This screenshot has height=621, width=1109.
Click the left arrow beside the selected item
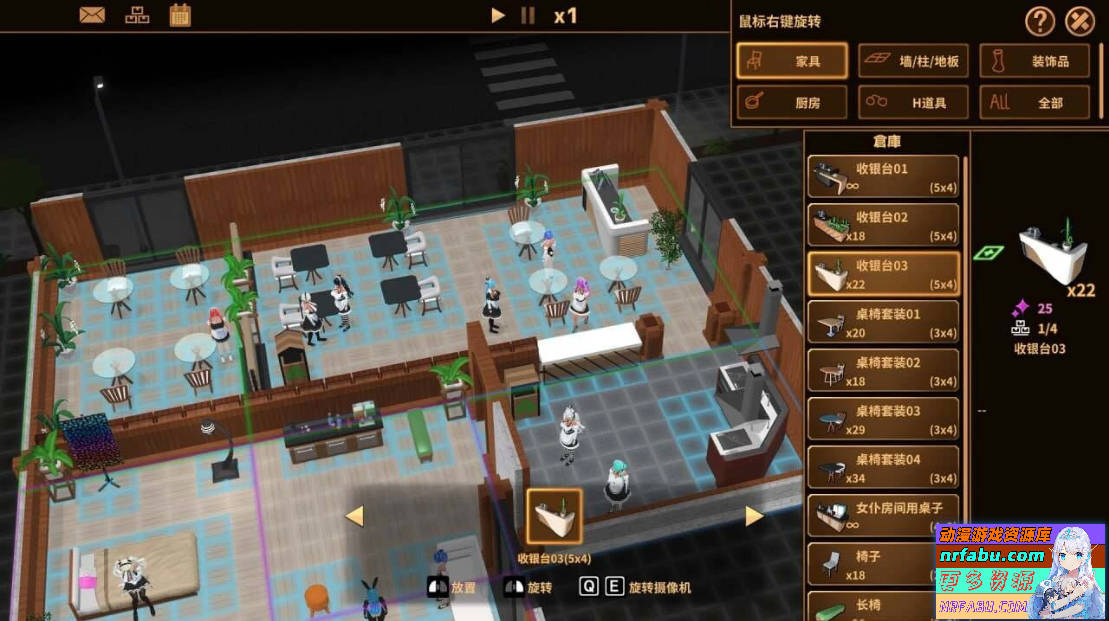coord(353,516)
